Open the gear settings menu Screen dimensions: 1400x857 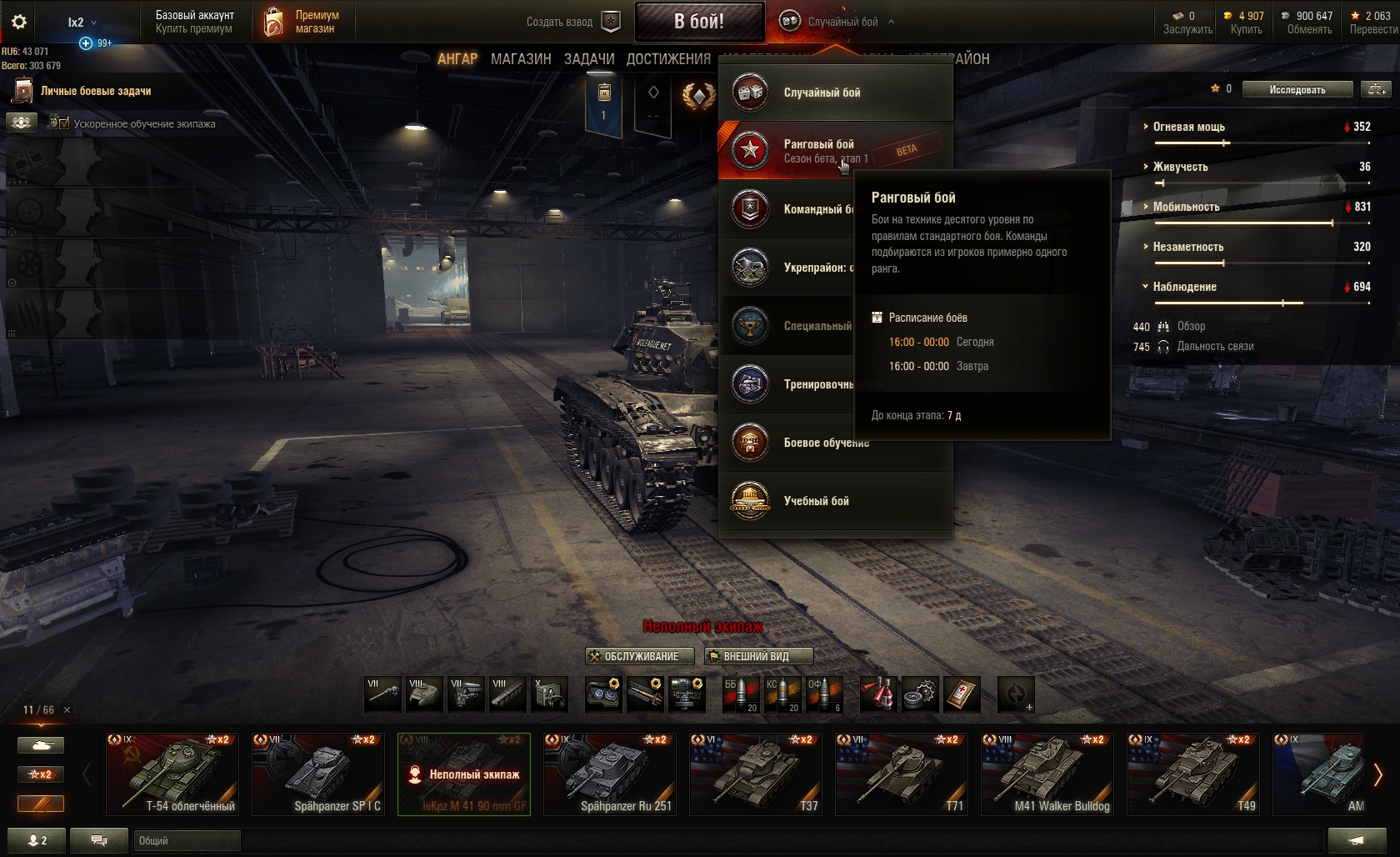(19, 22)
